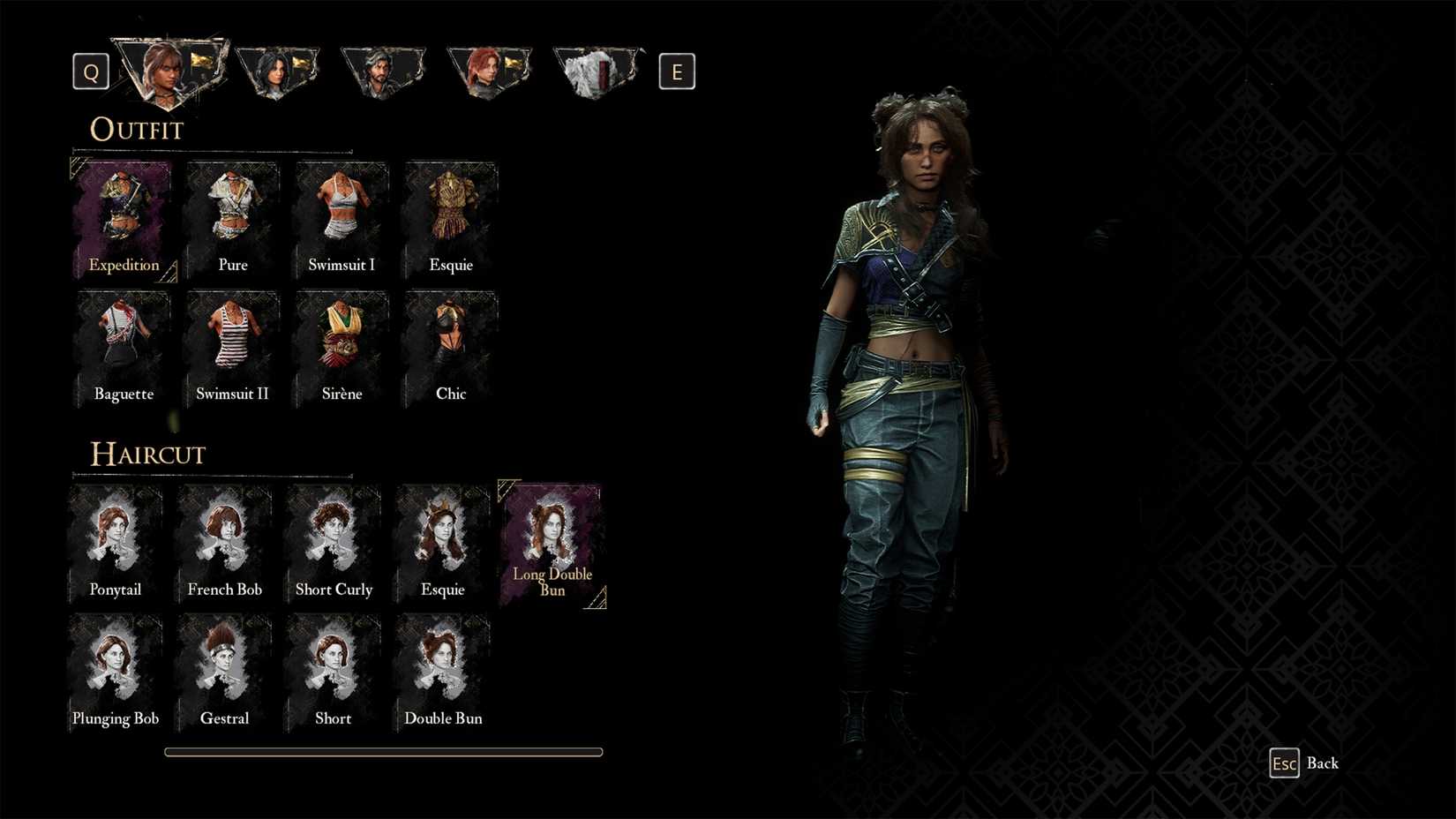
Task: Choose the Swimsuit I outfit
Action: click(x=341, y=212)
